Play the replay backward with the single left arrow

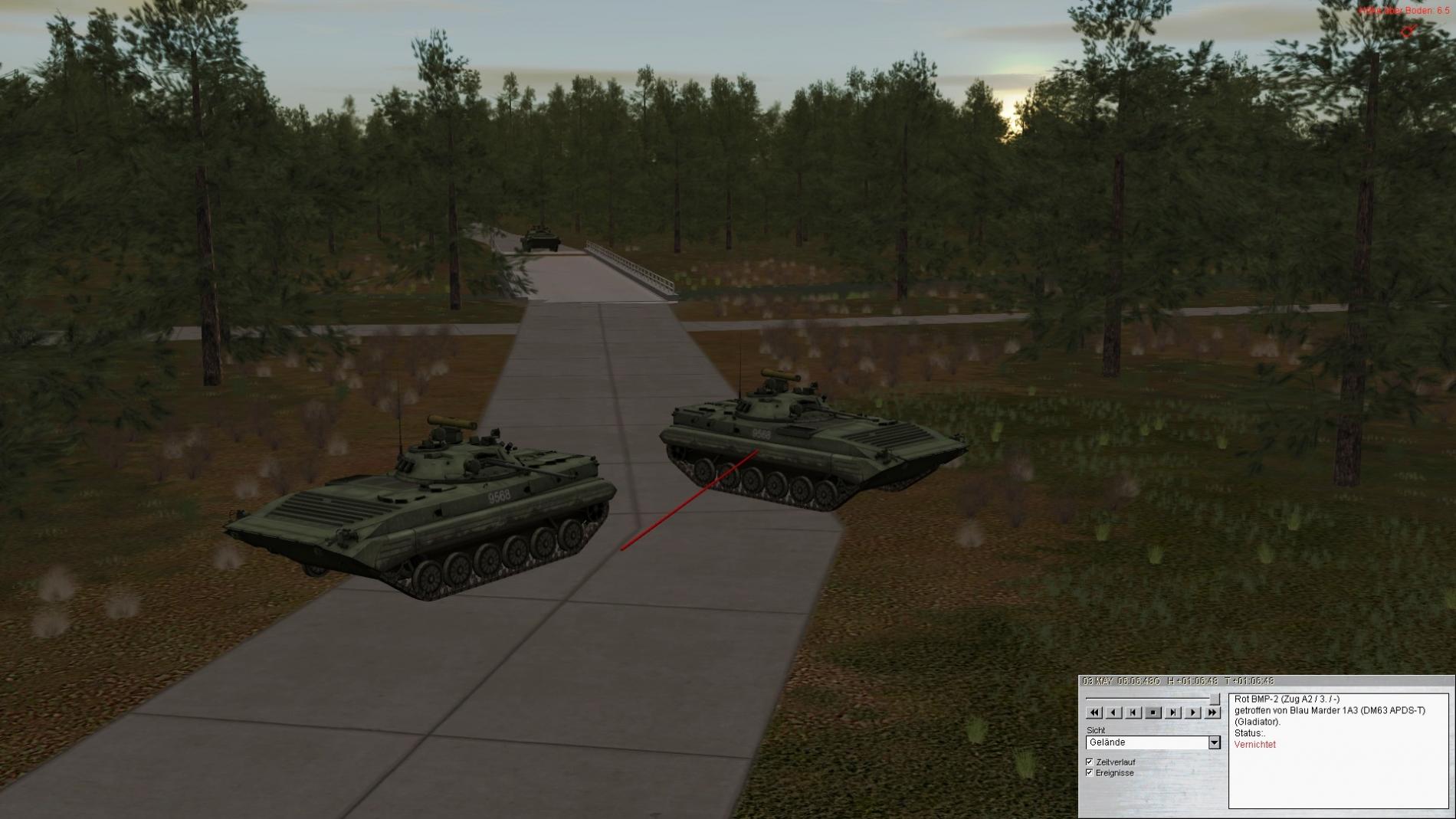point(1114,713)
